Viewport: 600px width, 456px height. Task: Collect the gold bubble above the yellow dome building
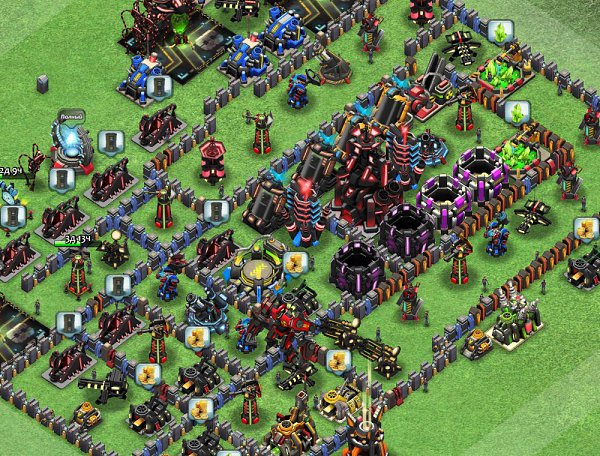click(x=293, y=263)
